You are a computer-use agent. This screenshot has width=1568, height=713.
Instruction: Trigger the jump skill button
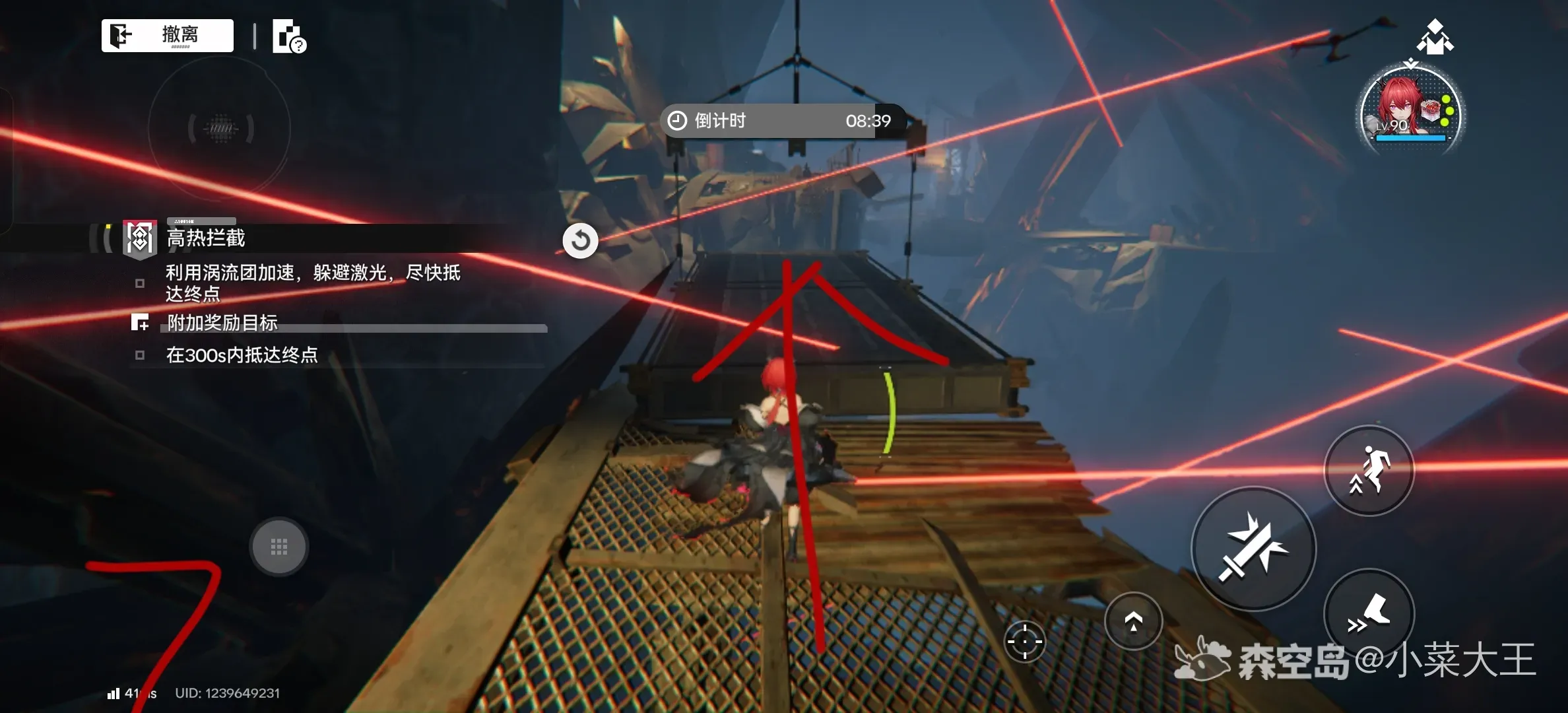[1369, 470]
